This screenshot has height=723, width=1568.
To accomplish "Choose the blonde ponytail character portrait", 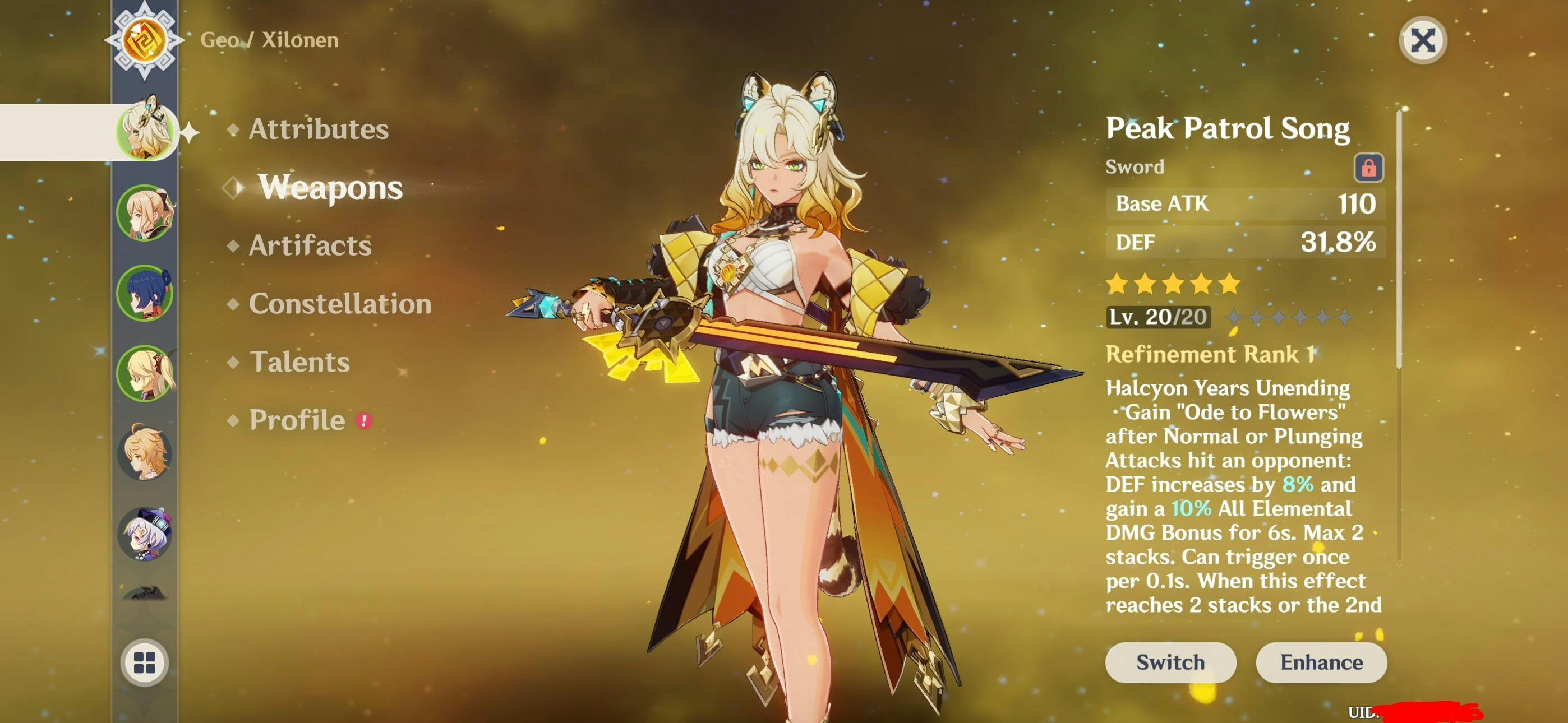I will (x=145, y=213).
